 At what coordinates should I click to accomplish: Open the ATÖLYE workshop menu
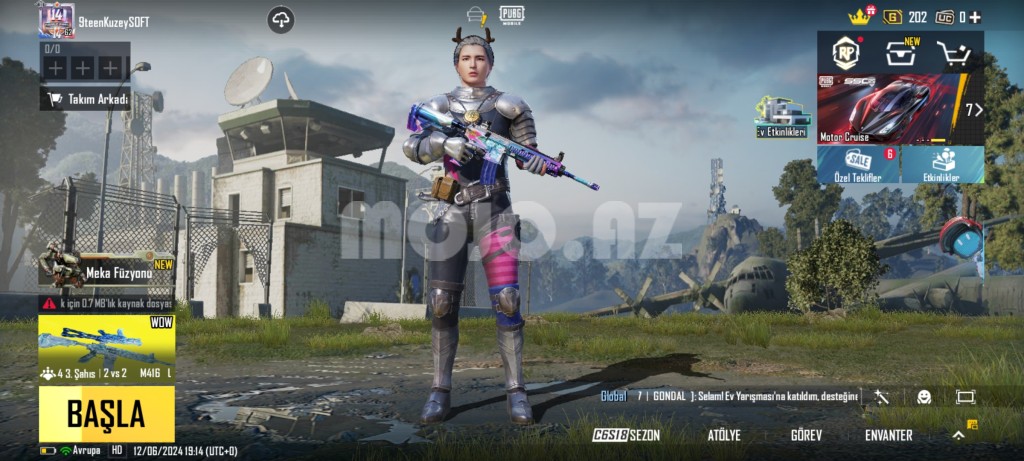point(724,435)
